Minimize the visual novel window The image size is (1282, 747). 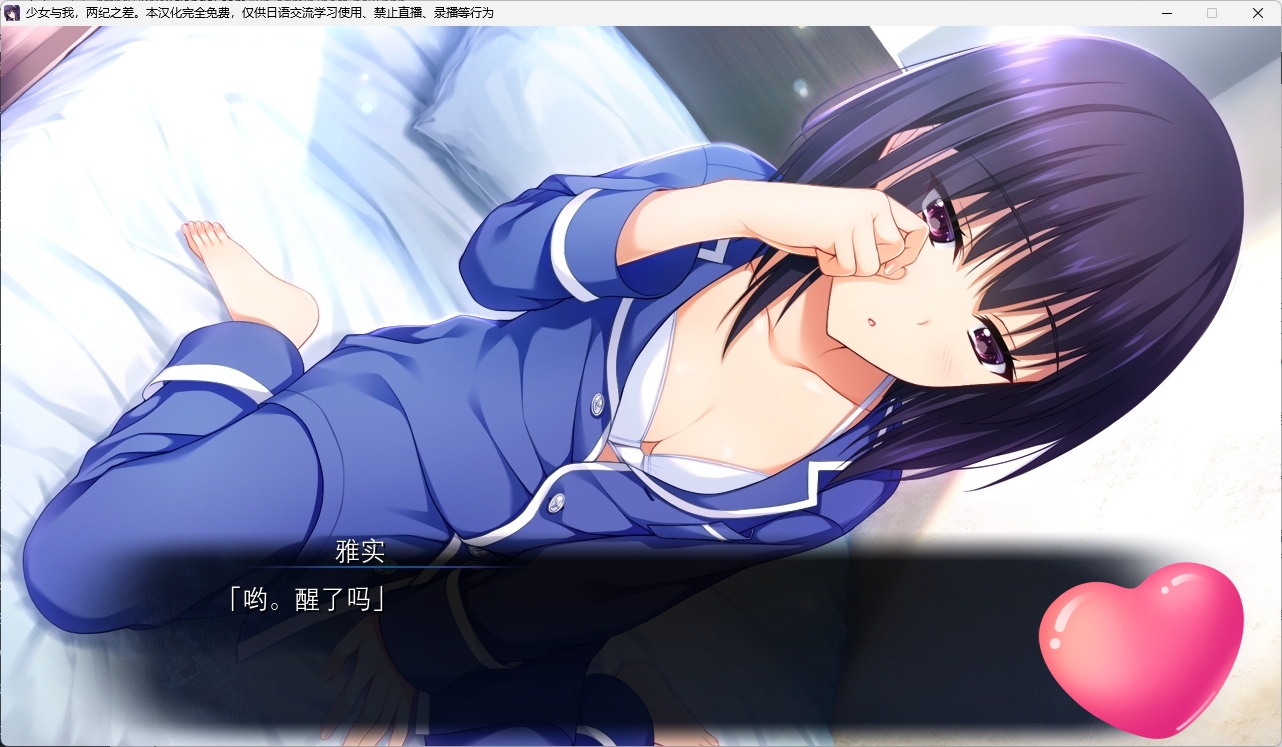tap(1165, 13)
